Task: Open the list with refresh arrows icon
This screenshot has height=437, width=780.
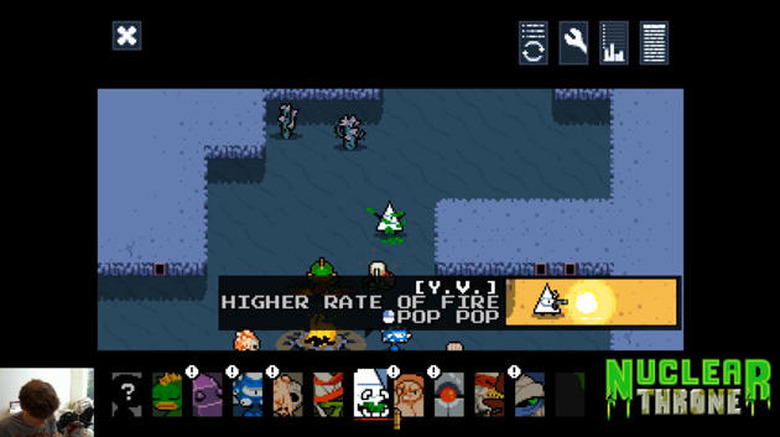Action: 533,43
